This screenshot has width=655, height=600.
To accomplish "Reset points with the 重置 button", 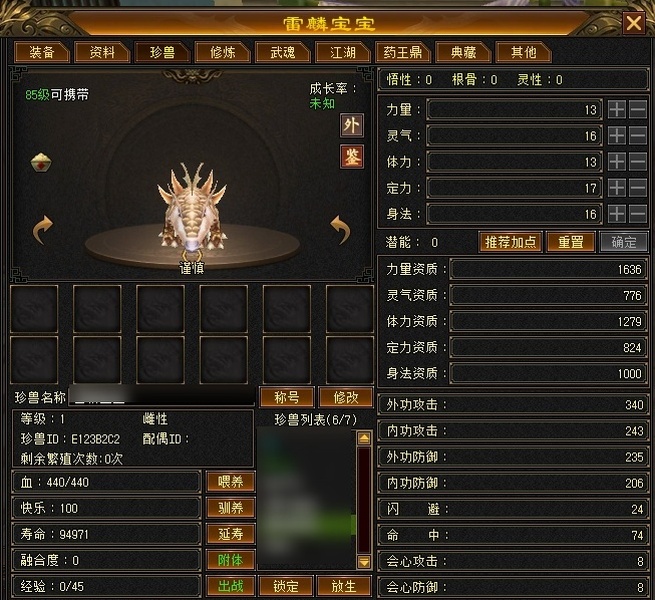I will coord(570,242).
